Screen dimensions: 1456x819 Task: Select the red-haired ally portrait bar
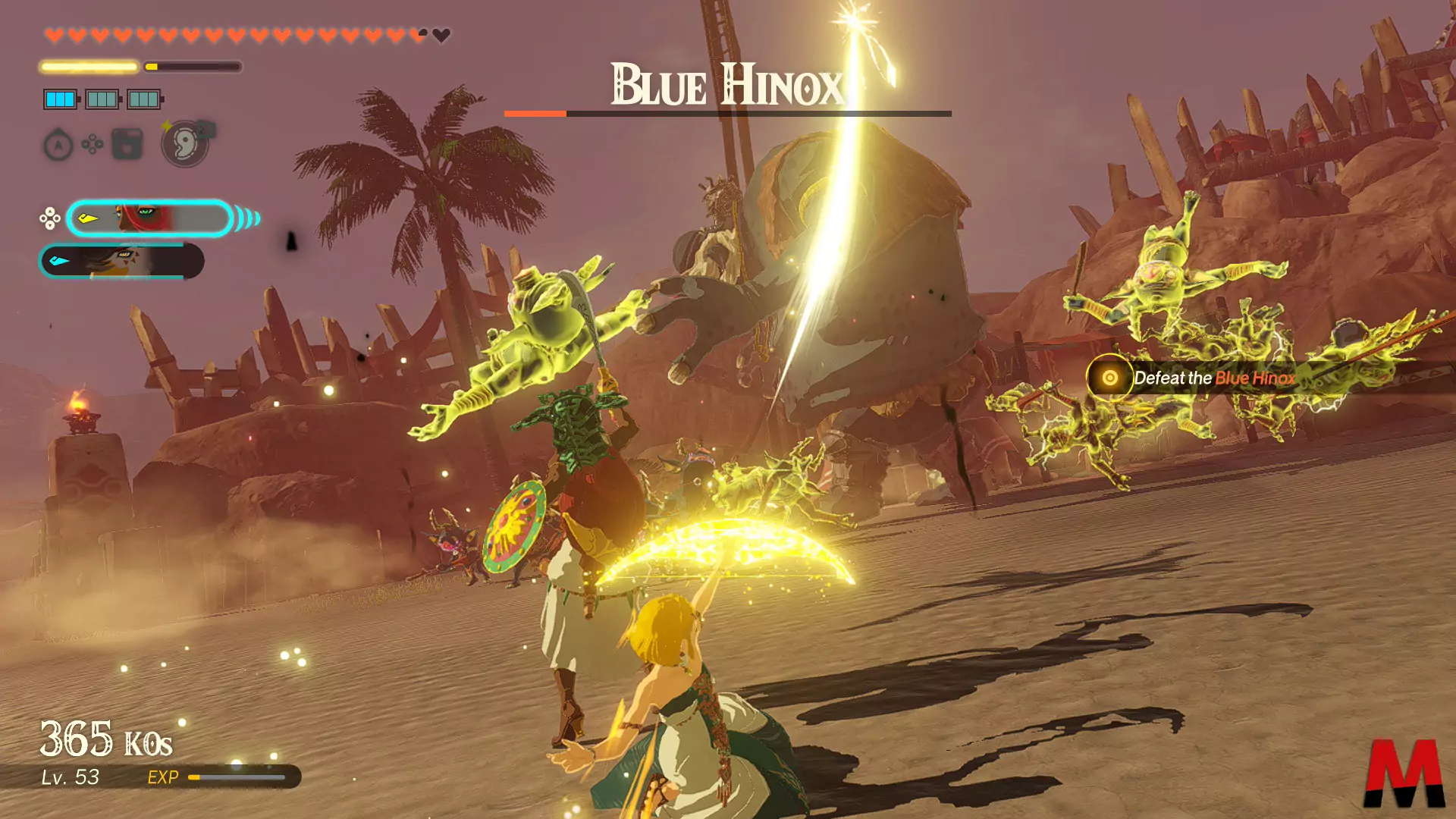(x=149, y=219)
